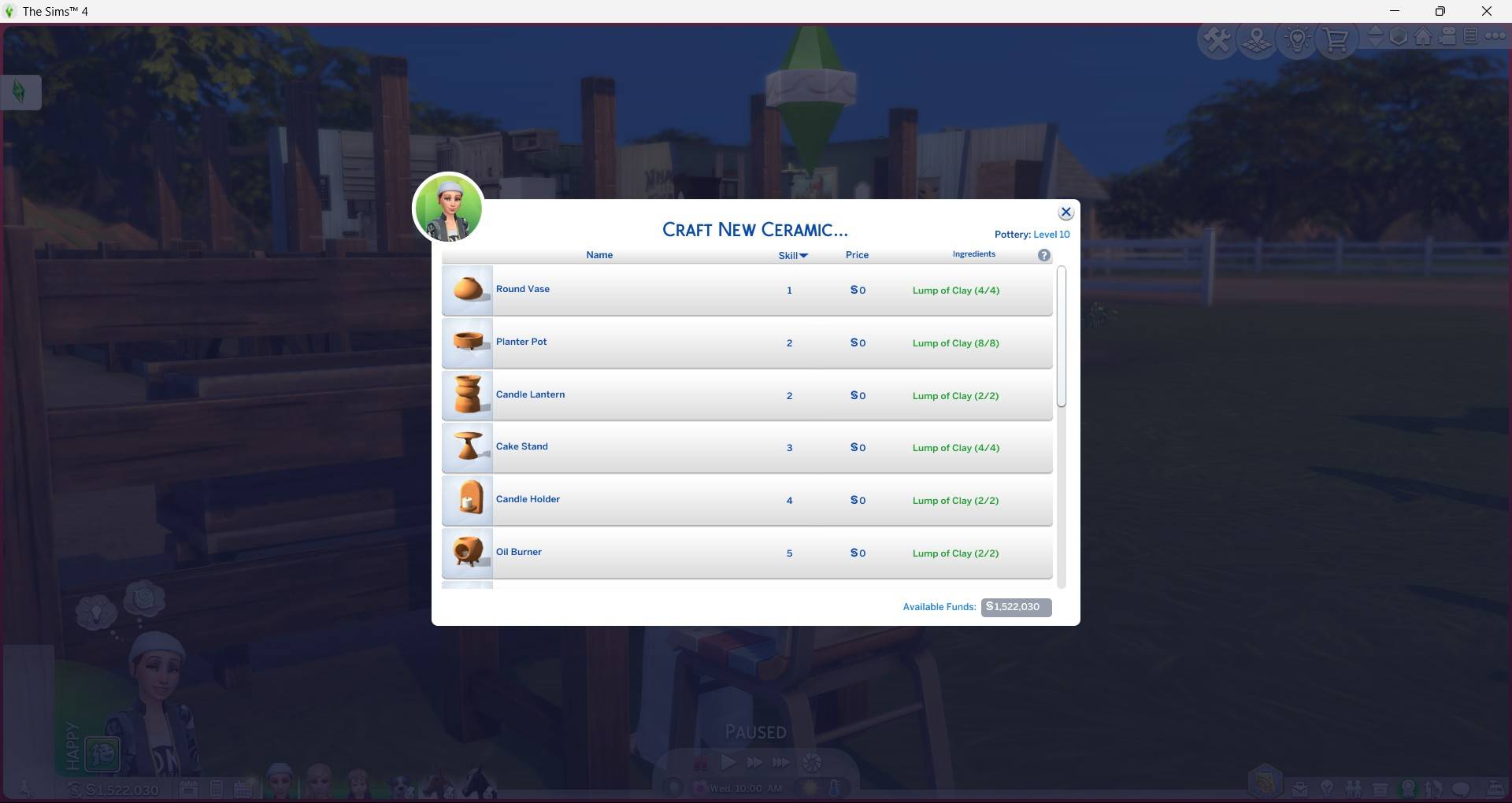Click the Name column header
Image resolution: width=1512 pixels, height=803 pixels.
(x=599, y=254)
